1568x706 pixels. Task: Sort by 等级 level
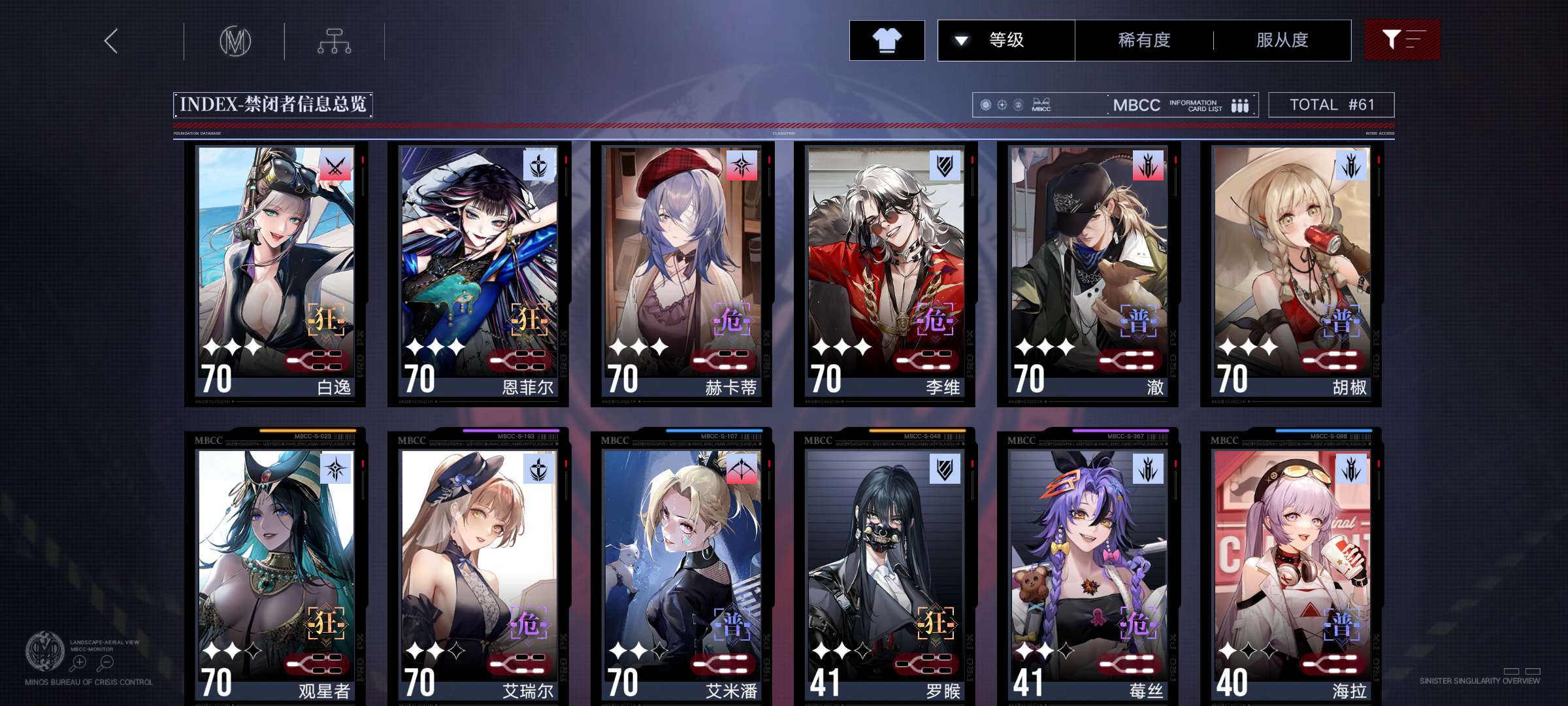(x=1006, y=41)
